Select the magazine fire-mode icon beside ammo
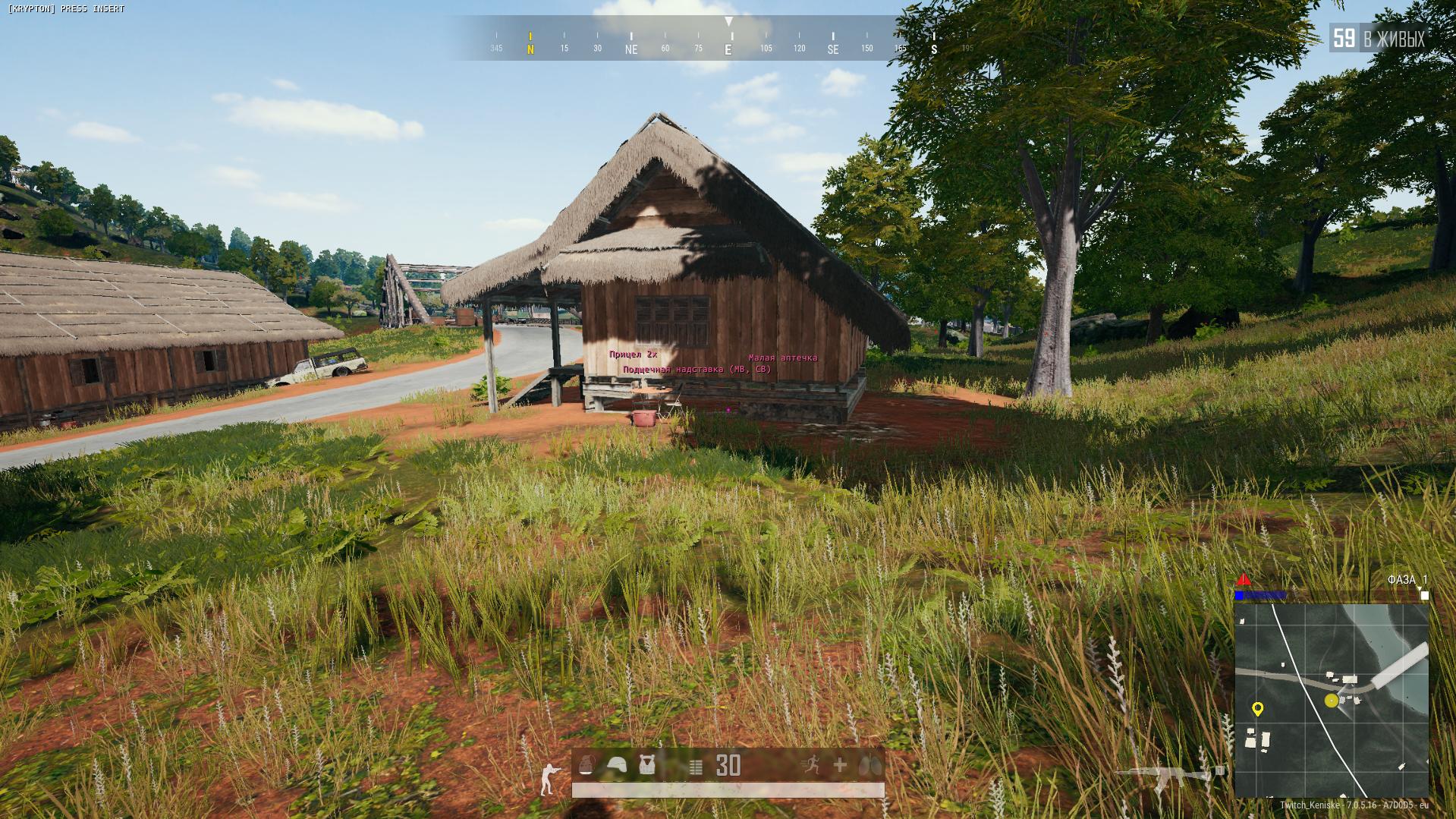 (x=696, y=767)
